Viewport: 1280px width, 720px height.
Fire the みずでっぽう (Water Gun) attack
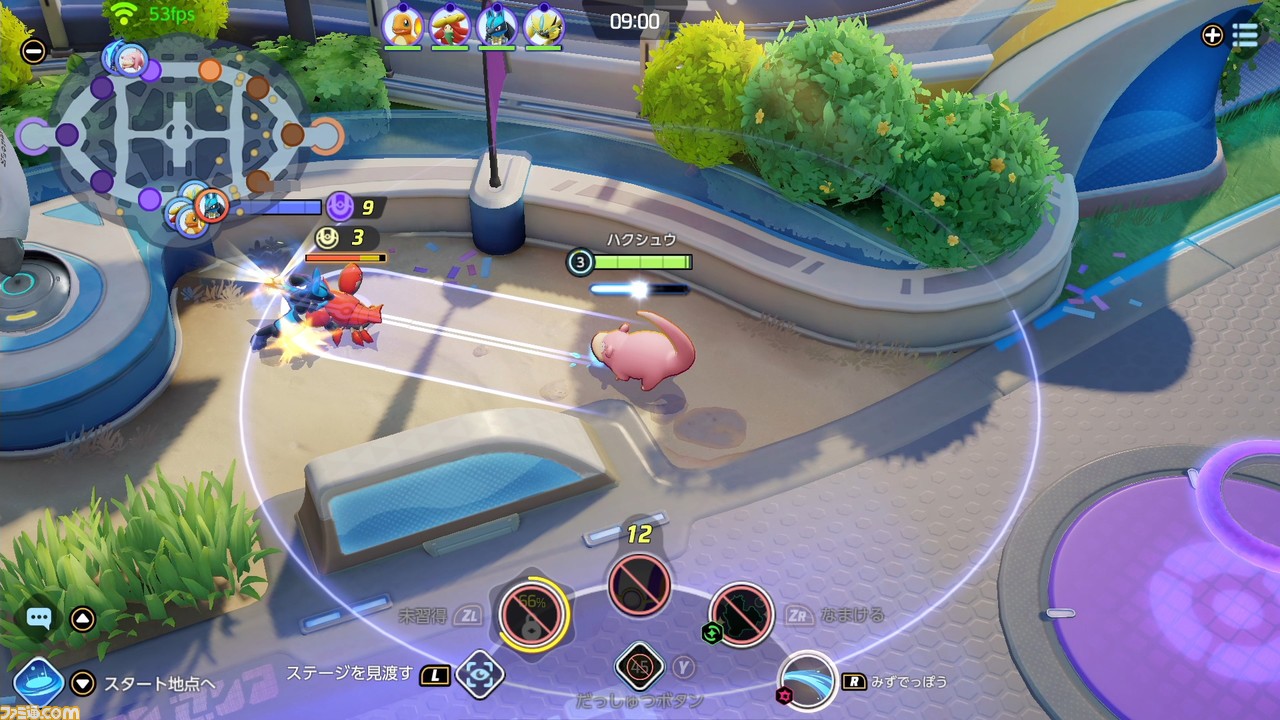pos(807,680)
